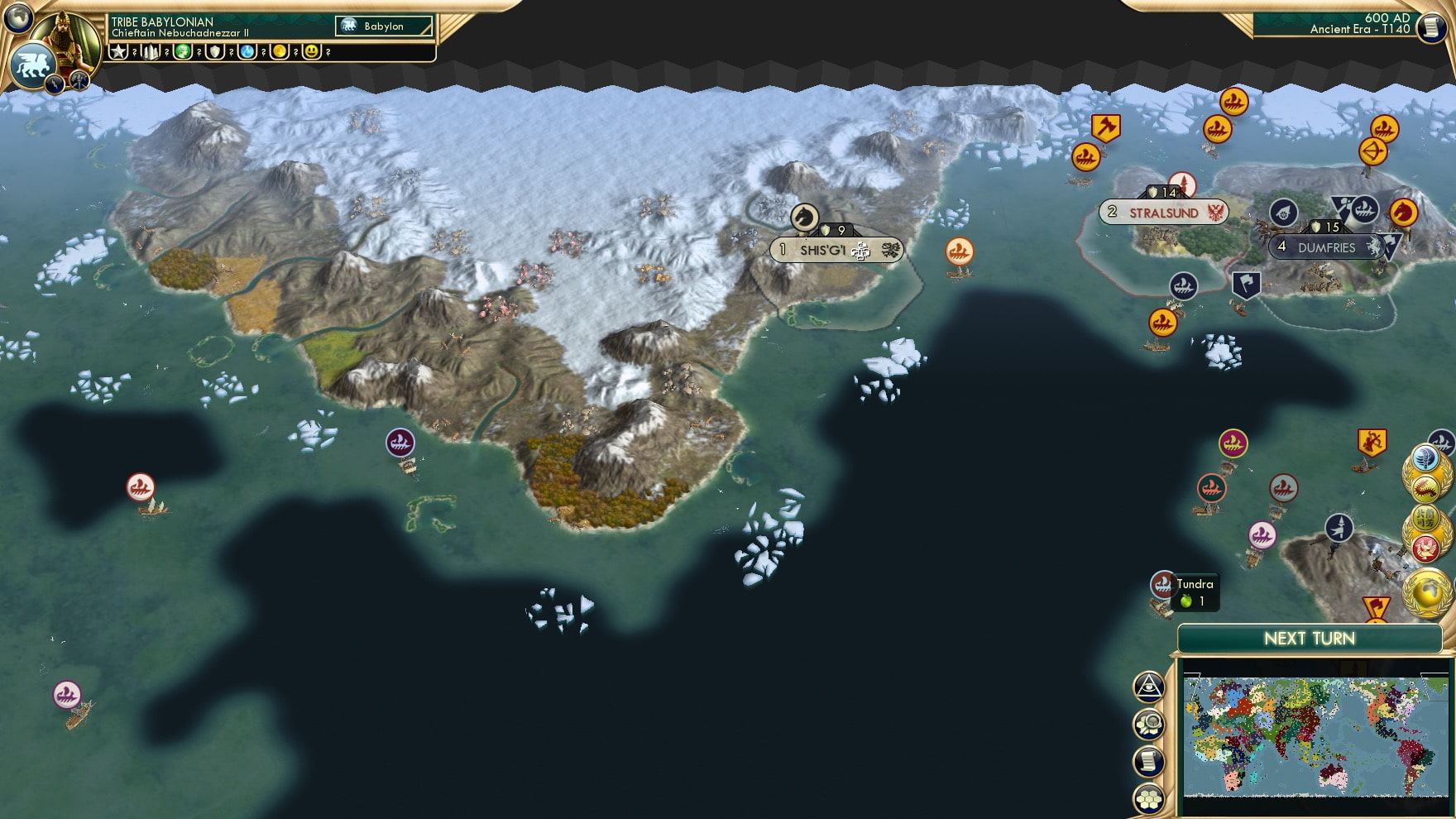The height and width of the screenshot is (819, 1456).
Task: Open the notification log scroll icon
Action: click(1147, 759)
